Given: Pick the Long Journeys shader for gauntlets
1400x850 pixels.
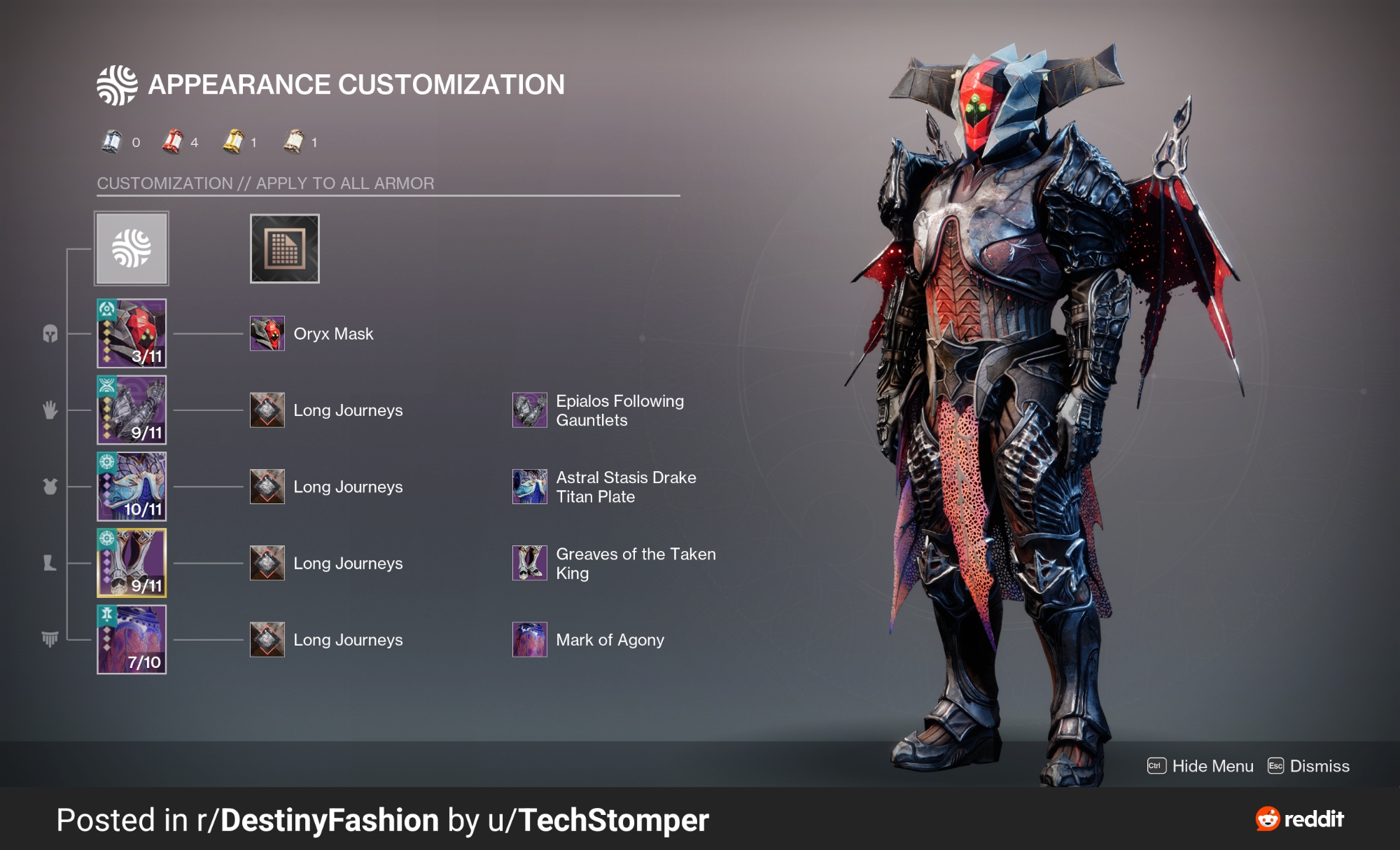Looking at the screenshot, I should [x=267, y=410].
